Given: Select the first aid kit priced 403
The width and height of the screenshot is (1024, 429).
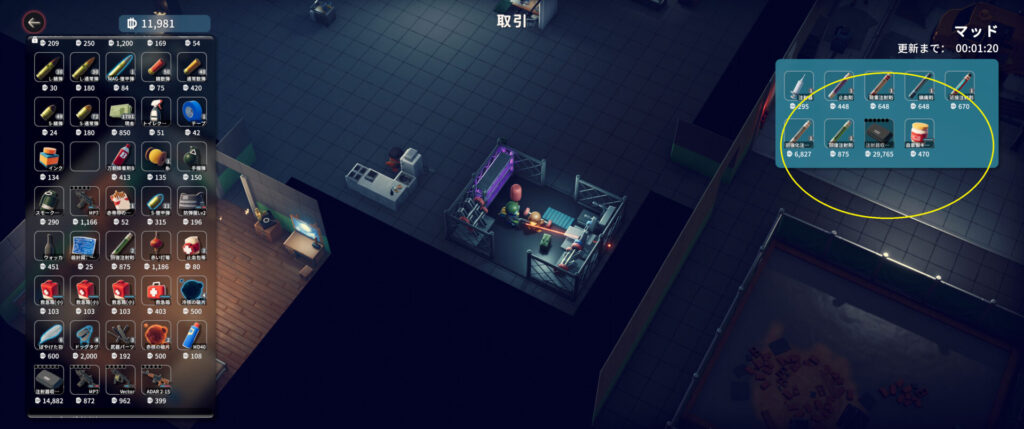Looking at the screenshot, I should pyautogui.click(x=157, y=291).
